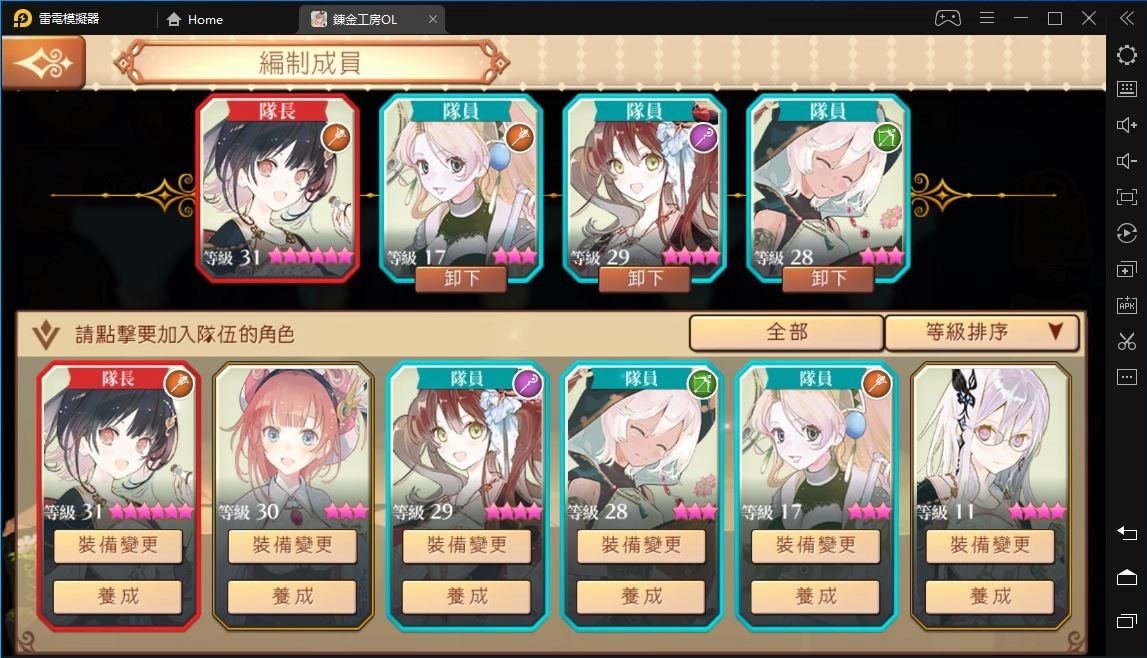Open the 等級排序 sort dropdown
Viewport: 1147px width, 658px height.
click(x=981, y=333)
